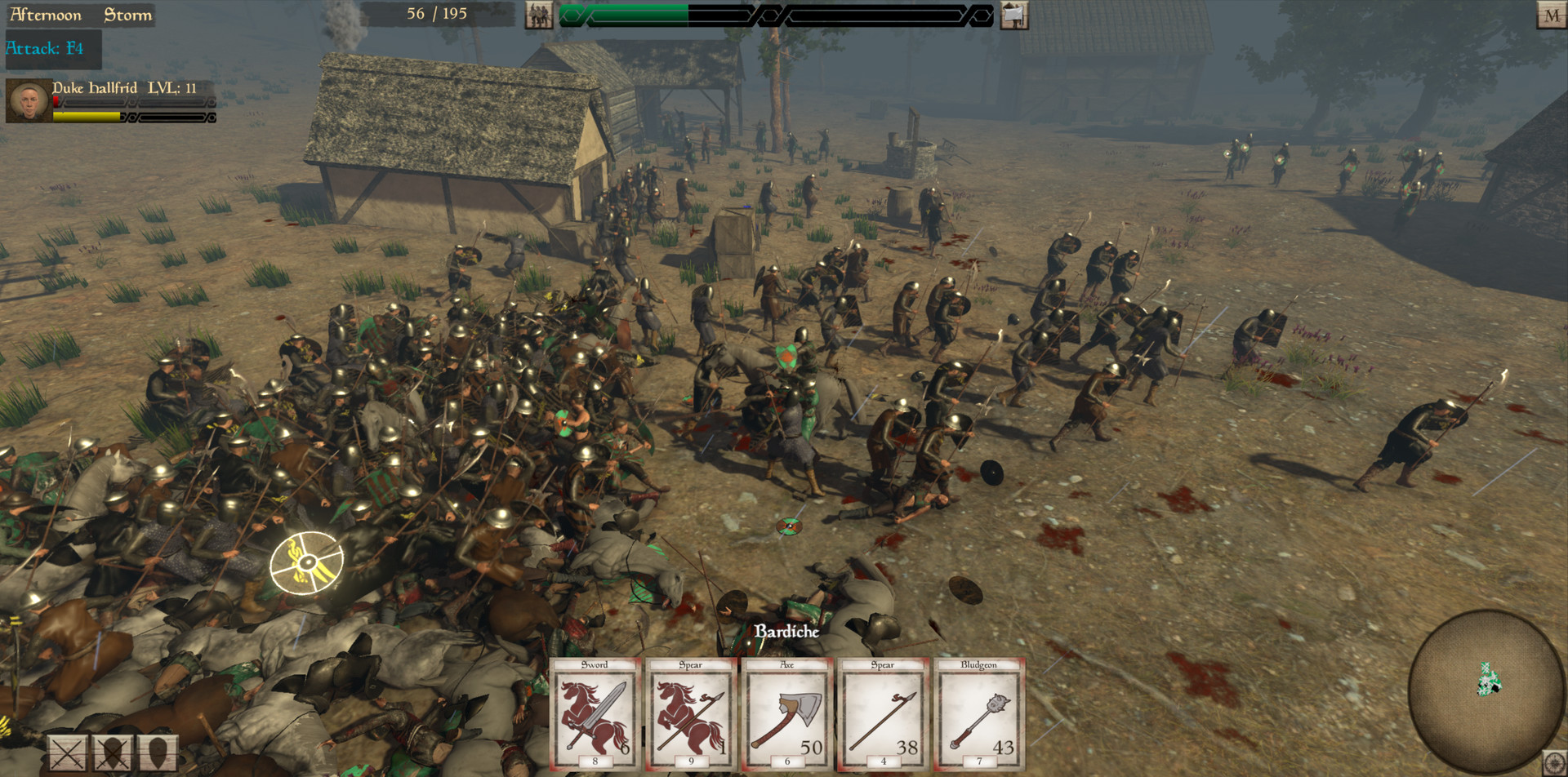Open the map with the M button

1551,16
